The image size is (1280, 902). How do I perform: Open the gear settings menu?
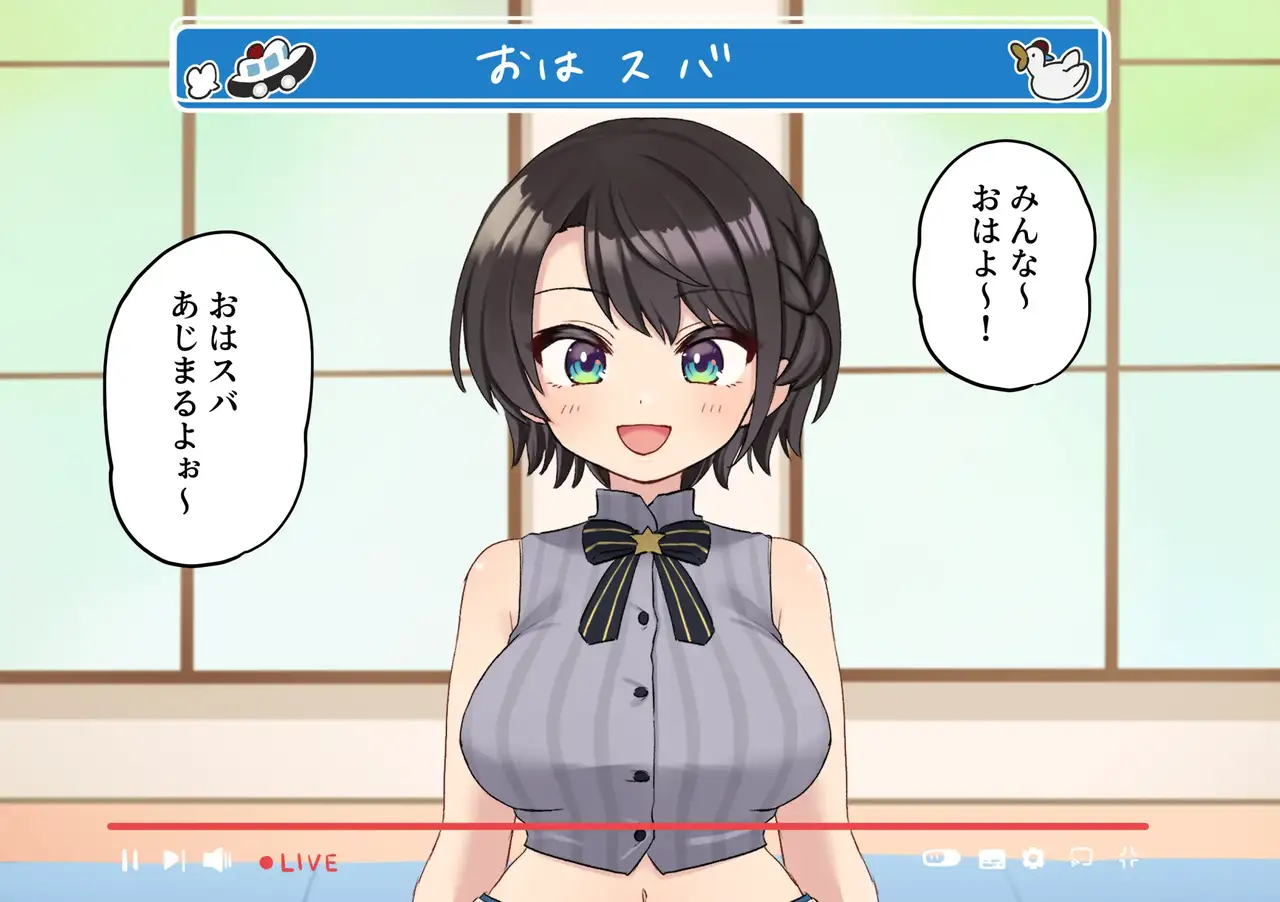(1034, 858)
